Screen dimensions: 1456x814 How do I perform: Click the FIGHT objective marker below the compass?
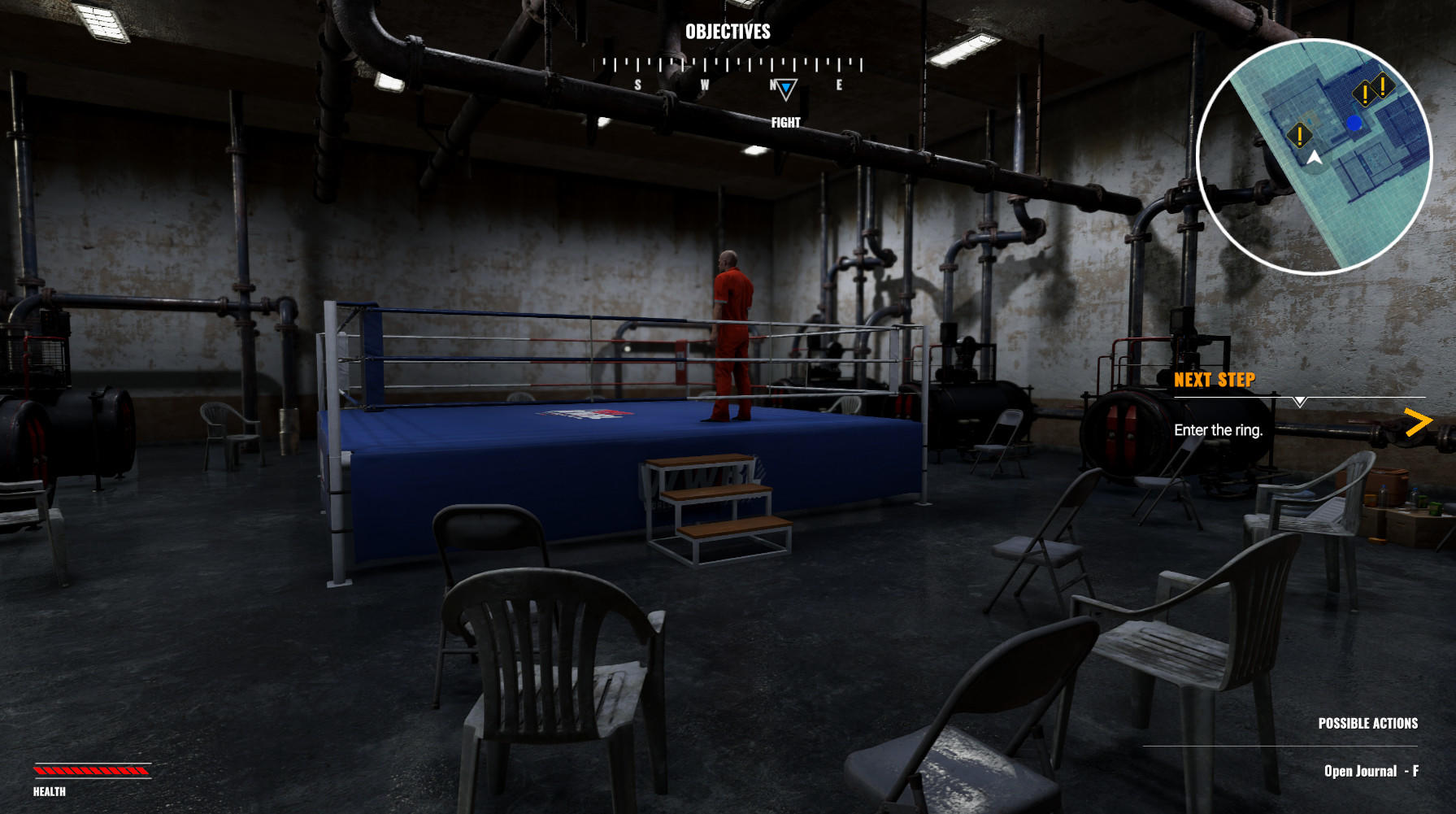(785, 124)
